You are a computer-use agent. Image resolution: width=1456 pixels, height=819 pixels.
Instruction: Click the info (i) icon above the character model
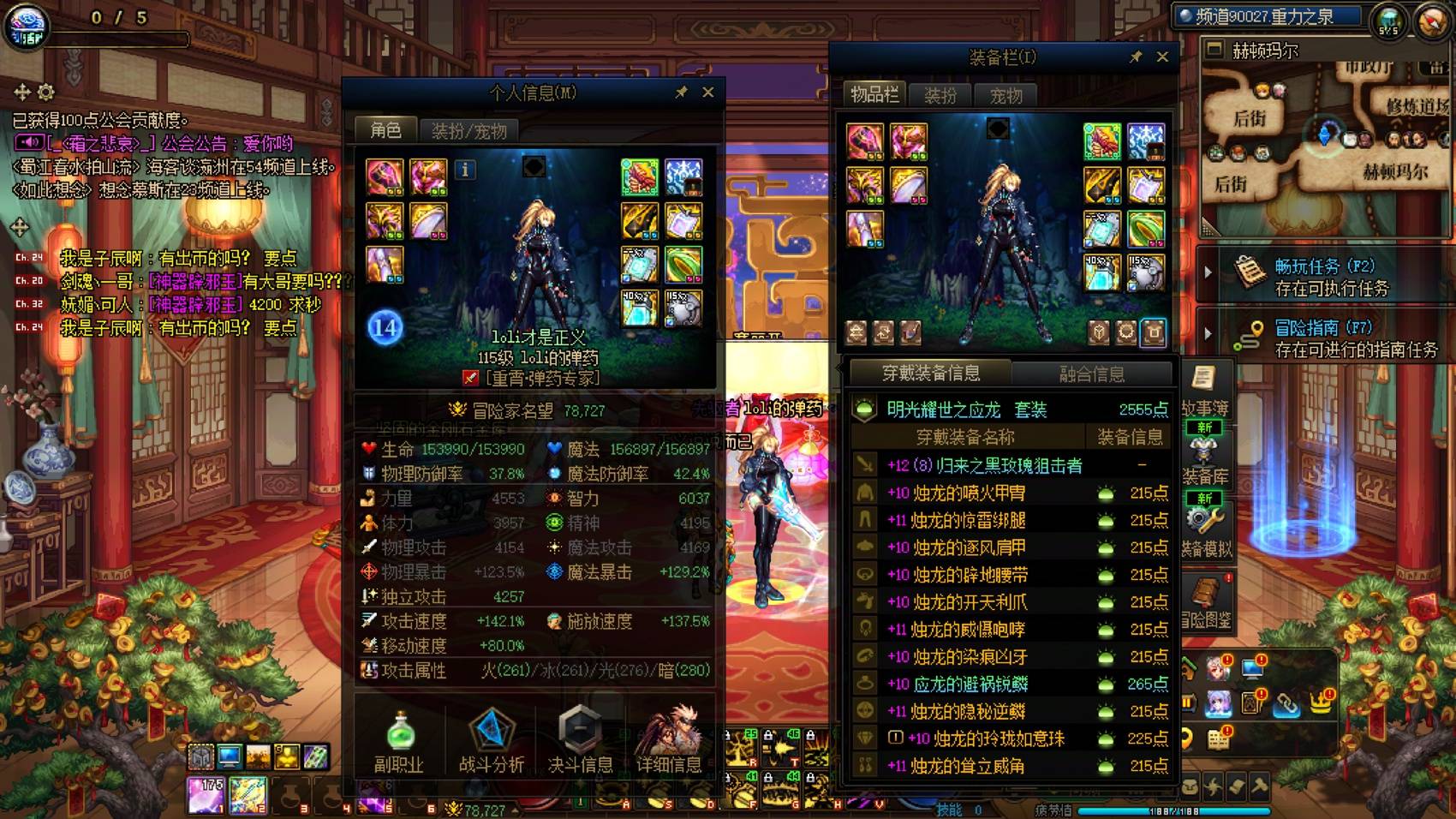point(465,170)
